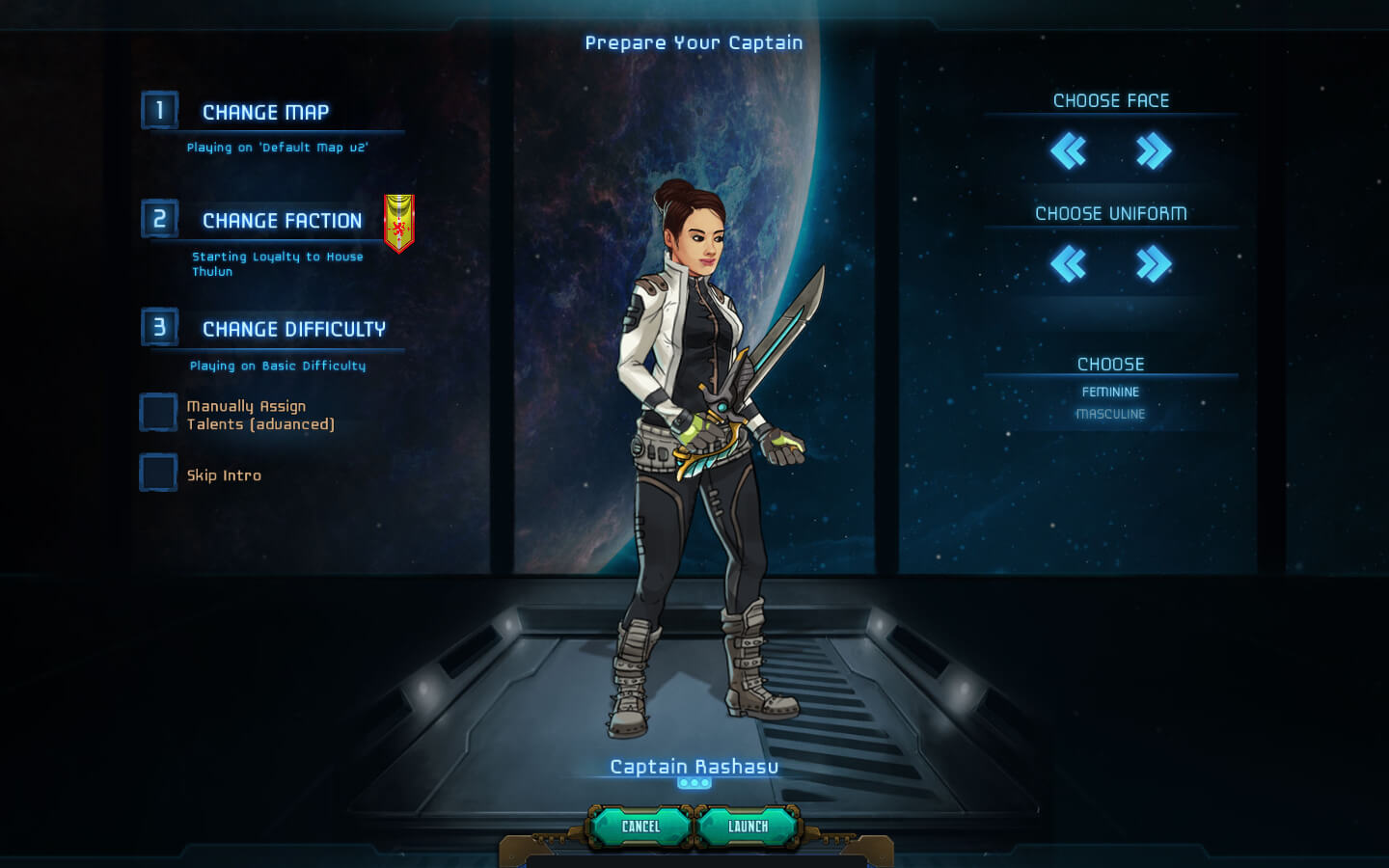1389x868 pixels.
Task: Tick Manually Assign Talents checkbox
Action: point(159,413)
